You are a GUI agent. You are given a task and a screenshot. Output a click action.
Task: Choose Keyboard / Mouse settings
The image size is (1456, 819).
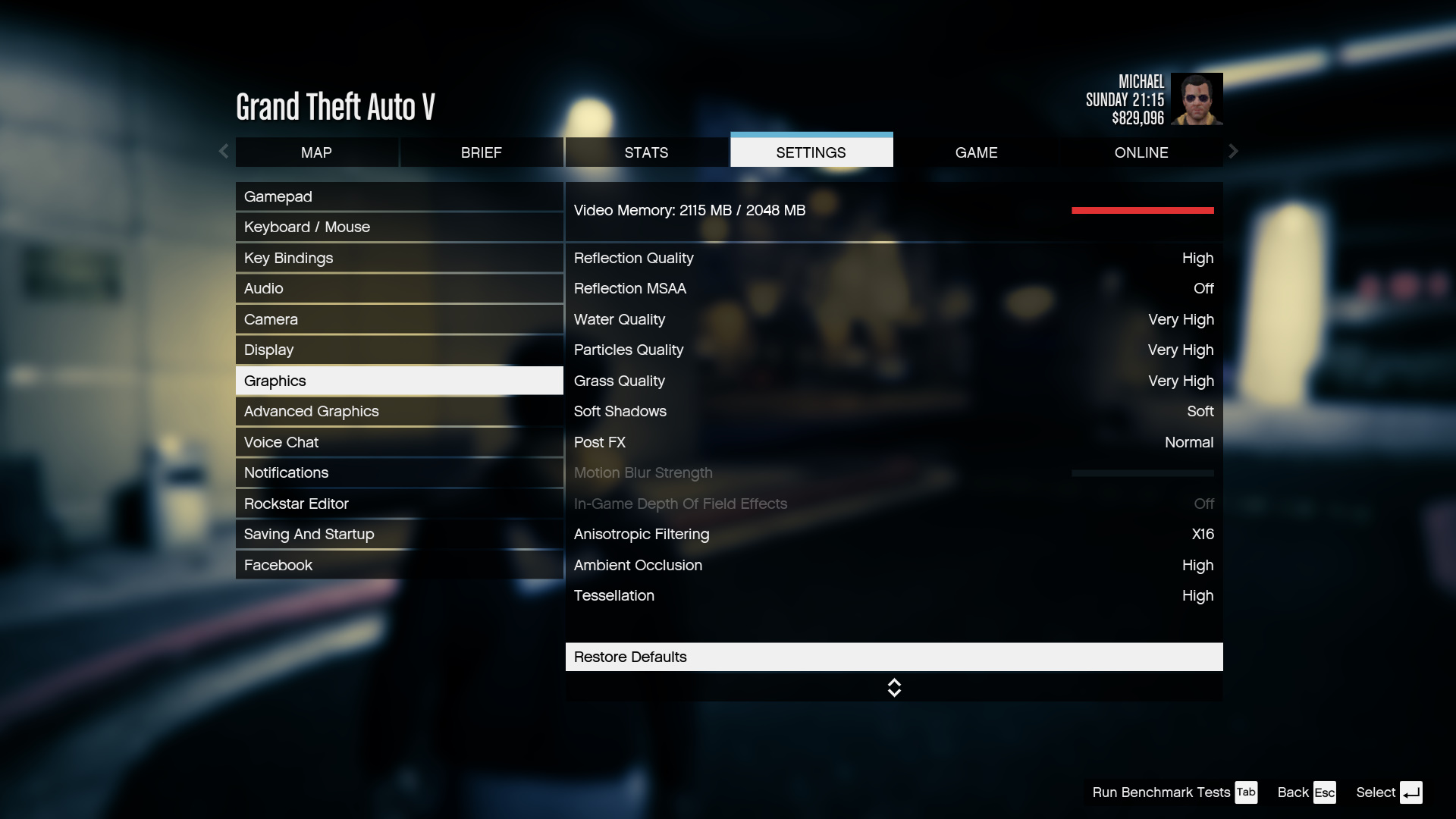coord(399,227)
